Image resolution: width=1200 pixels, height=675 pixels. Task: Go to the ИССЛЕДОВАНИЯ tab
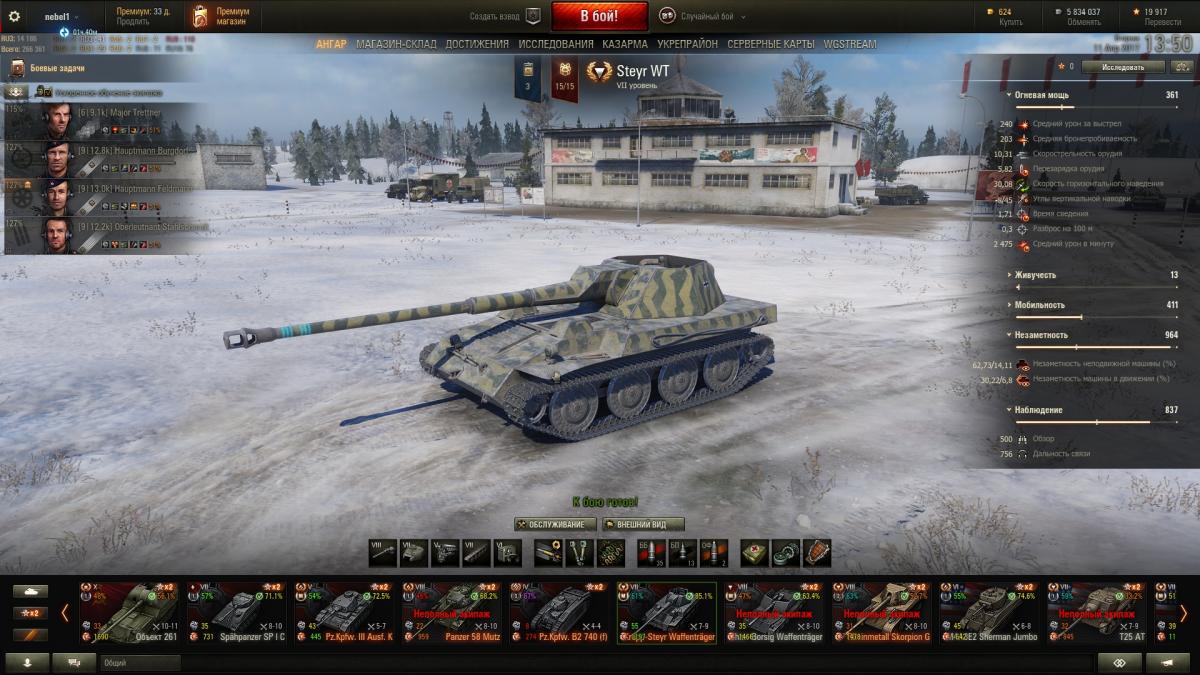point(555,44)
